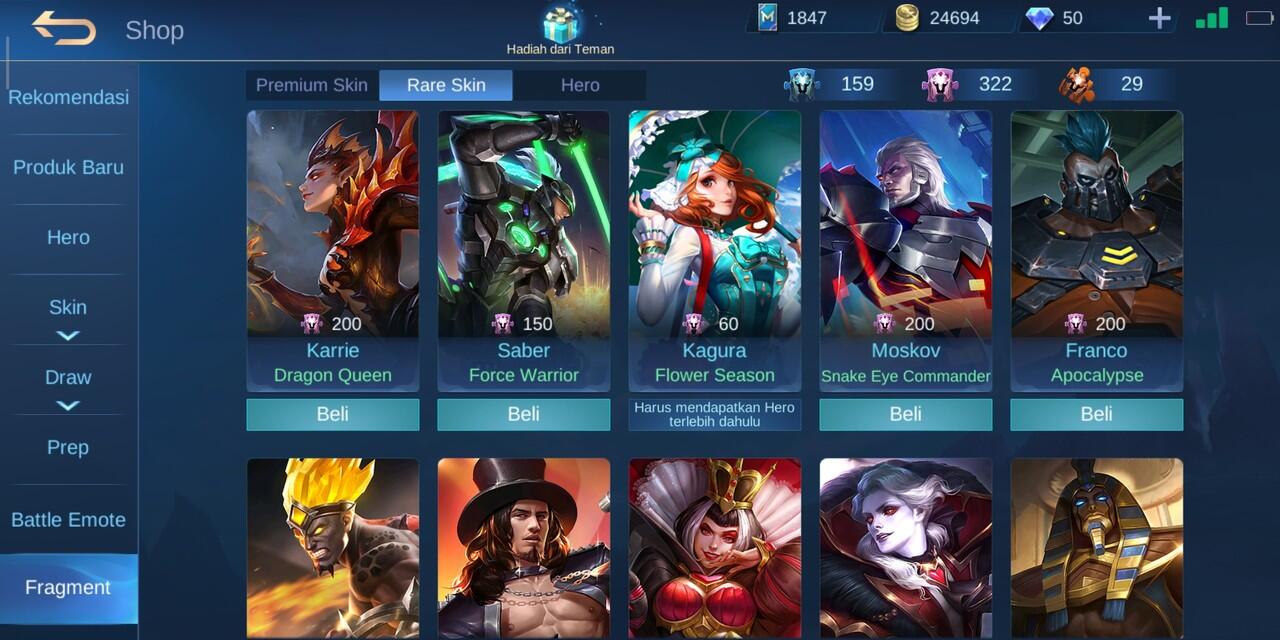The height and width of the screenshot is (640, 1280).
Task: Switch to the Premium Skin tab
Action: pyautogui.click(x=312, y=85)
